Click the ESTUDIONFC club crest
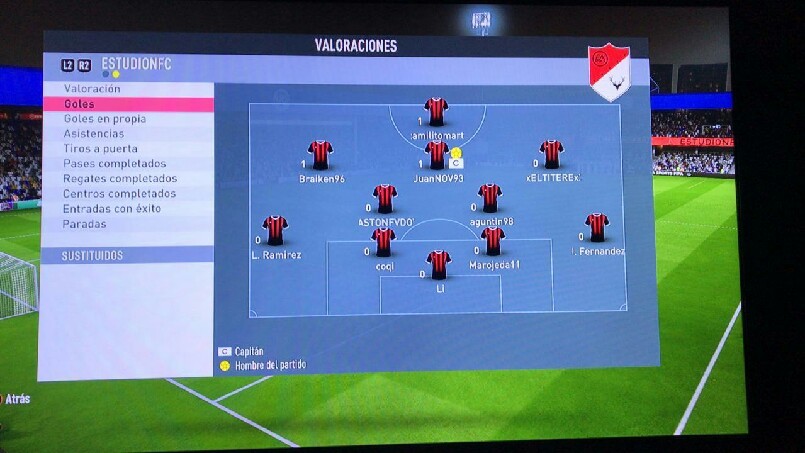Screen dimensions: 805x453 click(x=608, y=71)
